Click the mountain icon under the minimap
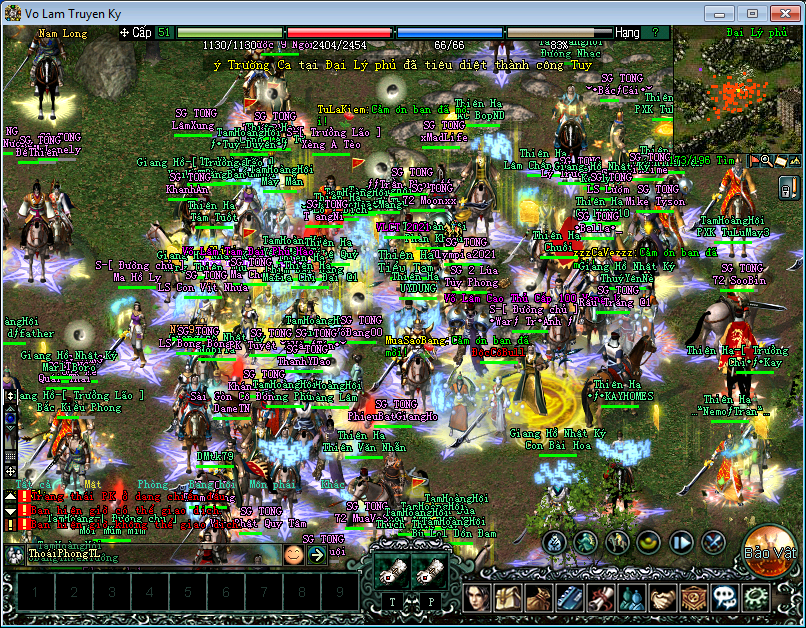Image resolution: width=806 pixels, height=628 pixels. (x=795, y=160)
